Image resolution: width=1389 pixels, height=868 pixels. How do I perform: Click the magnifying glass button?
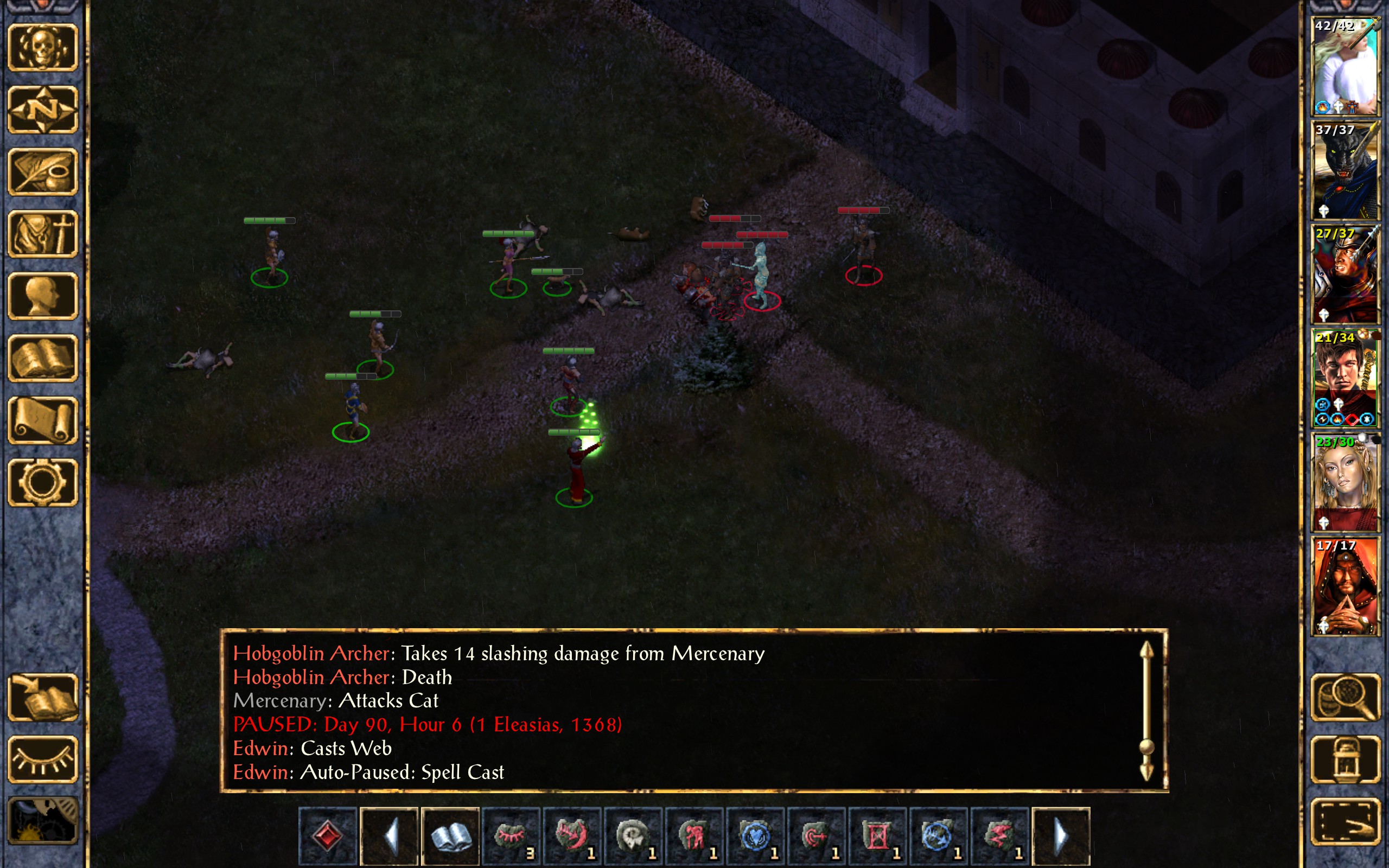[1345, 697]
